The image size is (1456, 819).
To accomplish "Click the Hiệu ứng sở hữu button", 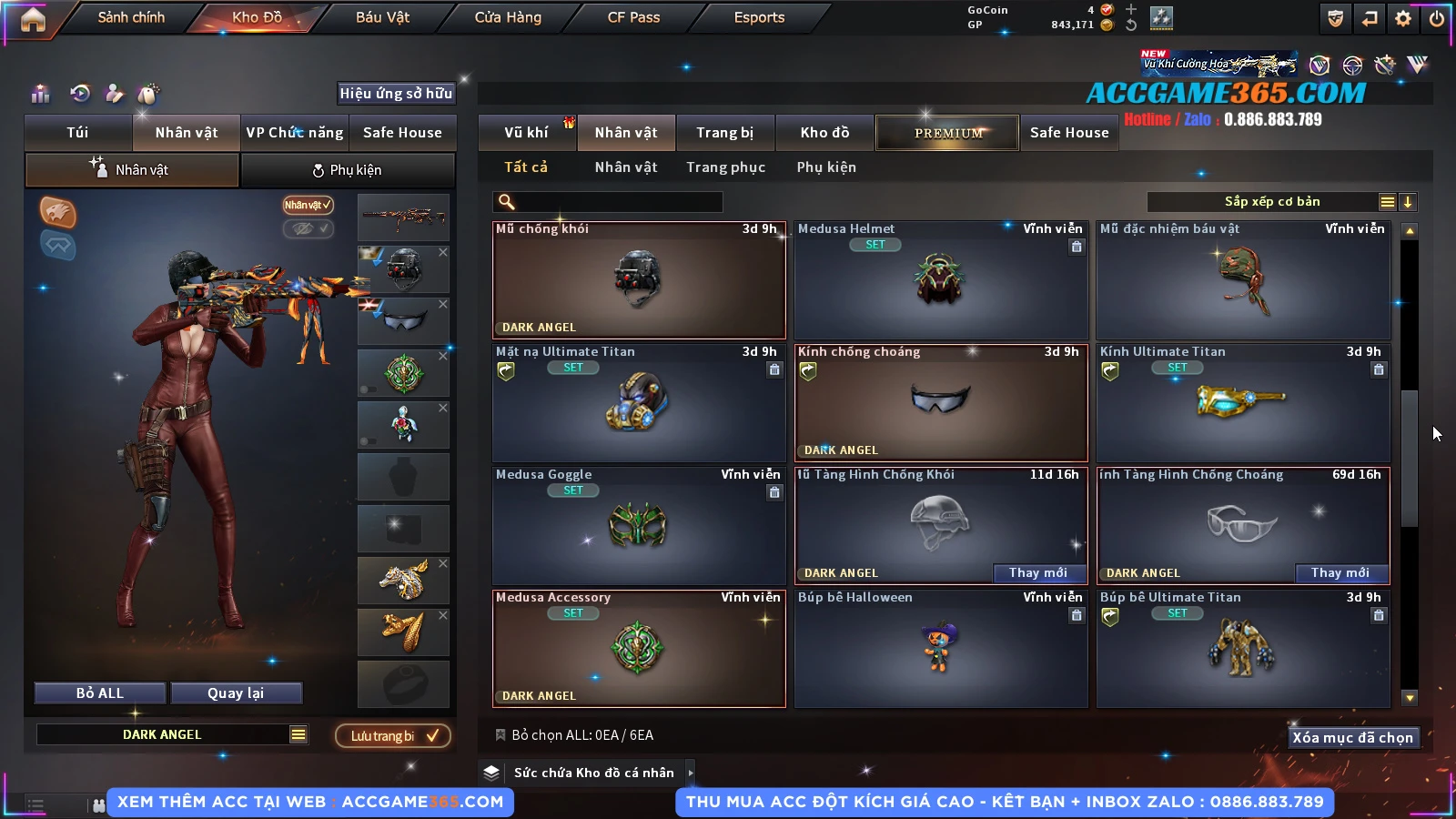I will (x=396, y=93).
